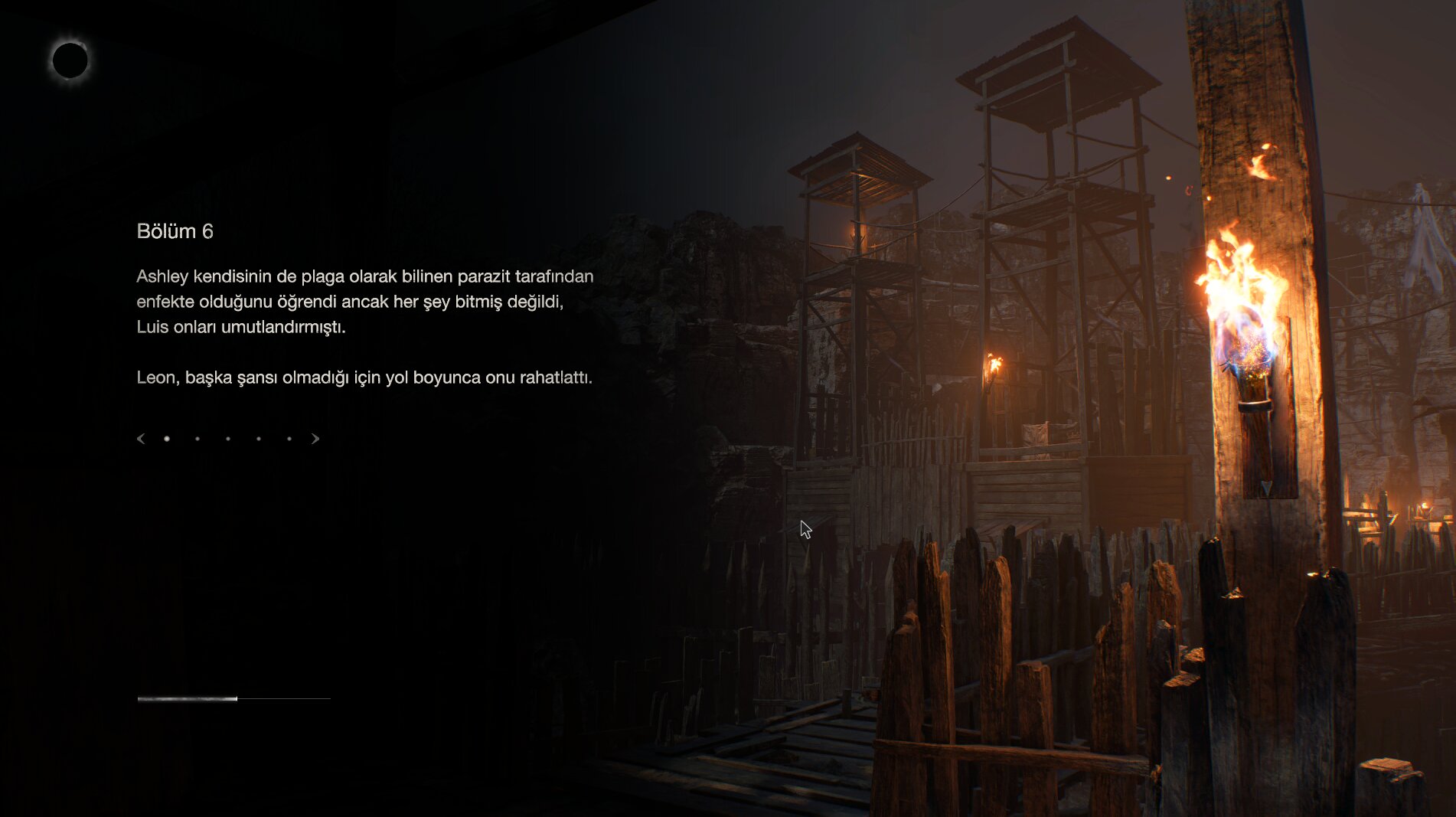Select the "Bölüm 6" chapter heading
The height and width of the screenshot is (817, 1456).
177,230
